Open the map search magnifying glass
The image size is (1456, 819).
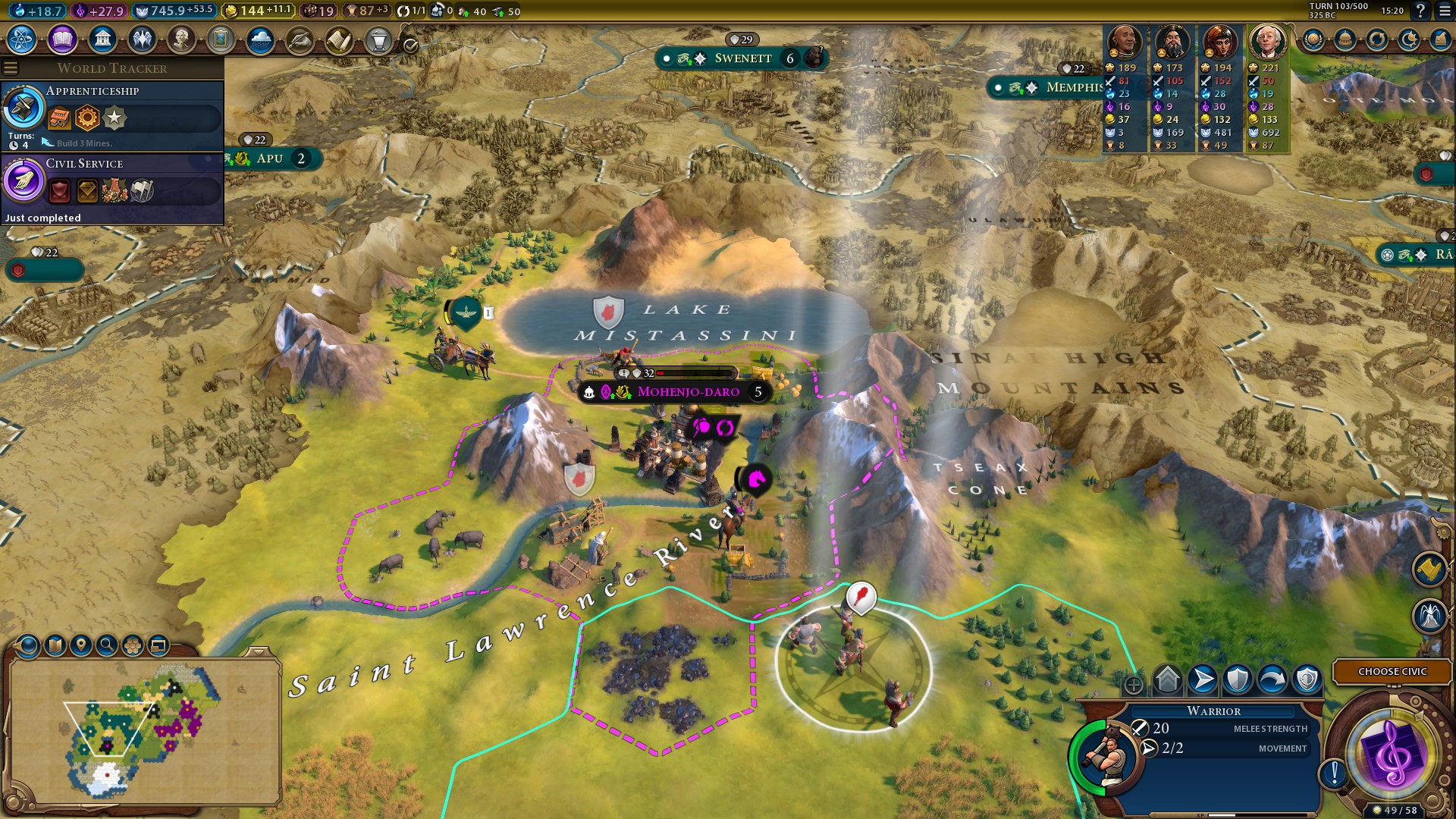click(107, 645)
